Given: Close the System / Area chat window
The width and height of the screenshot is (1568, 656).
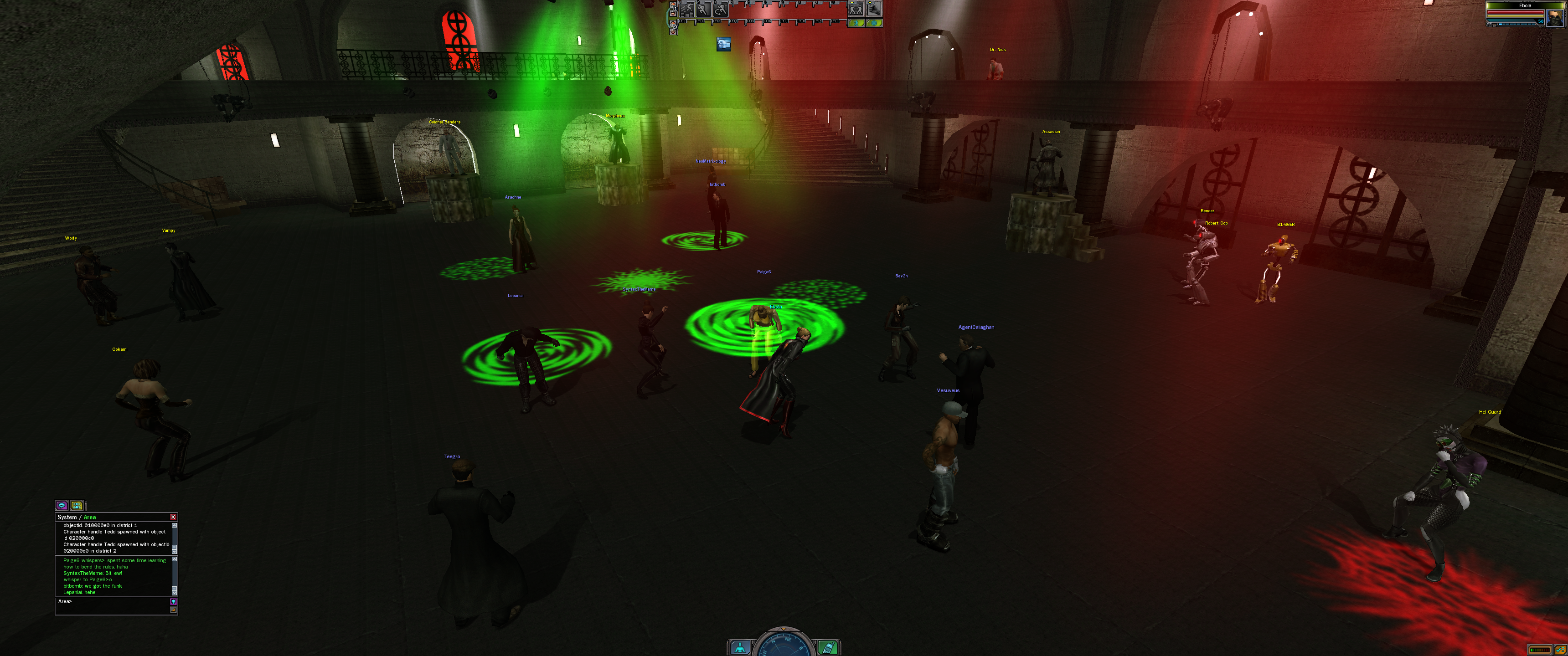Looking at the screenshot, I should [173, 517].
